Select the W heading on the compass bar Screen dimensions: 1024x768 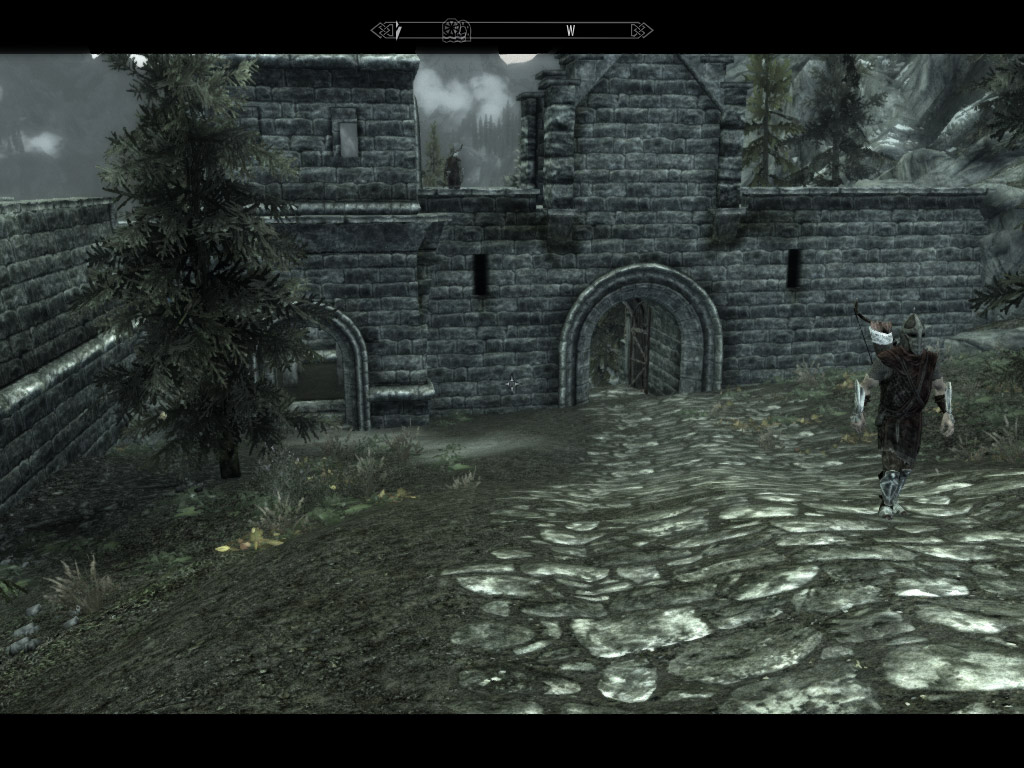pos(571,31)
